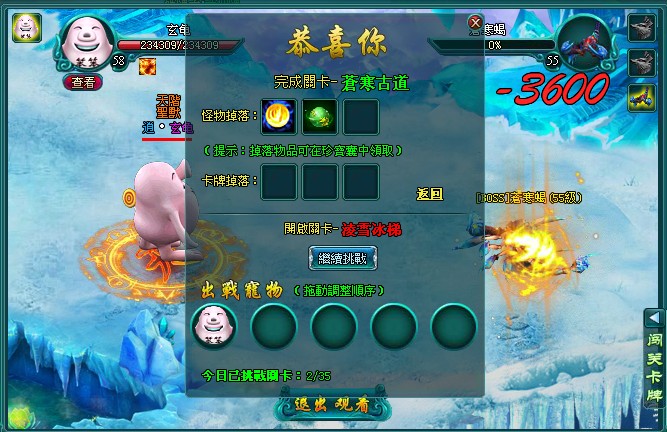
Task: Click the 繼續挑戰 continue challenge button
Action: (335, 258)
